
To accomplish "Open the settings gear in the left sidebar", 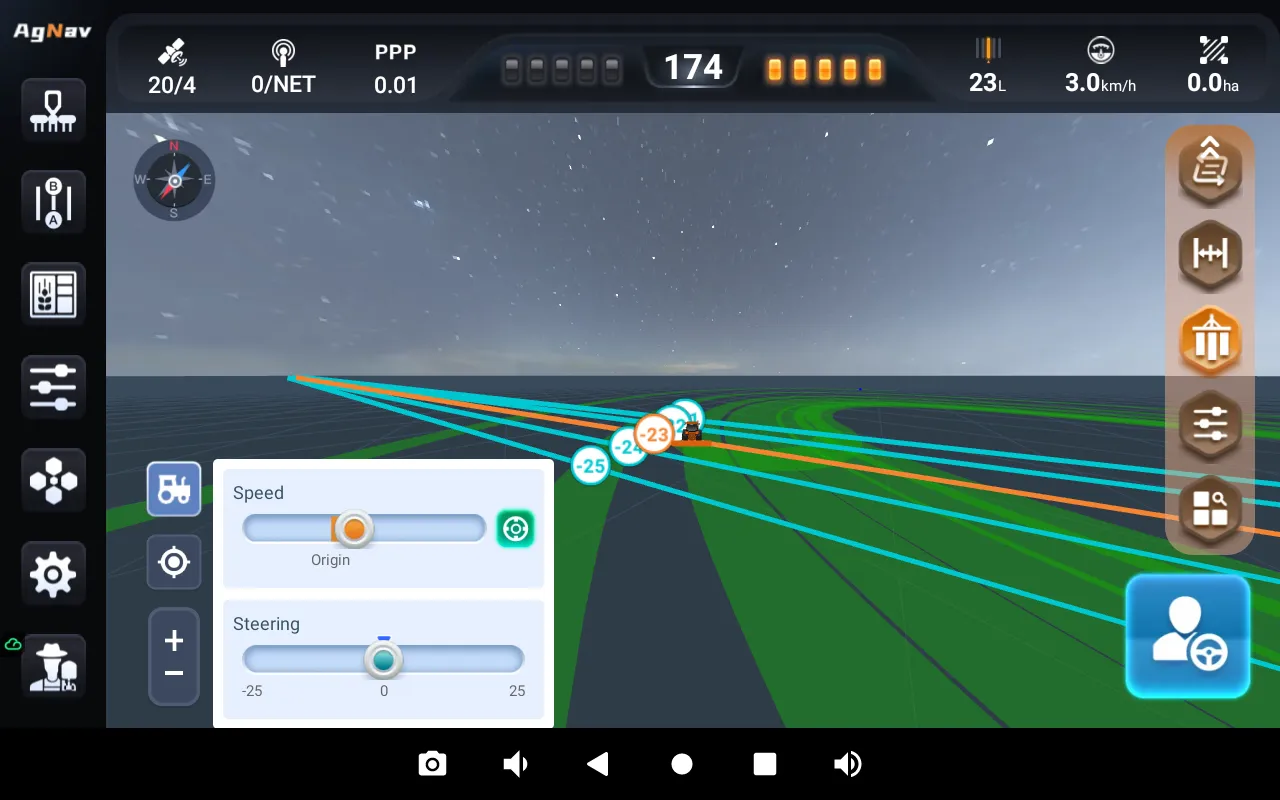I will click(x=52, y=573).
